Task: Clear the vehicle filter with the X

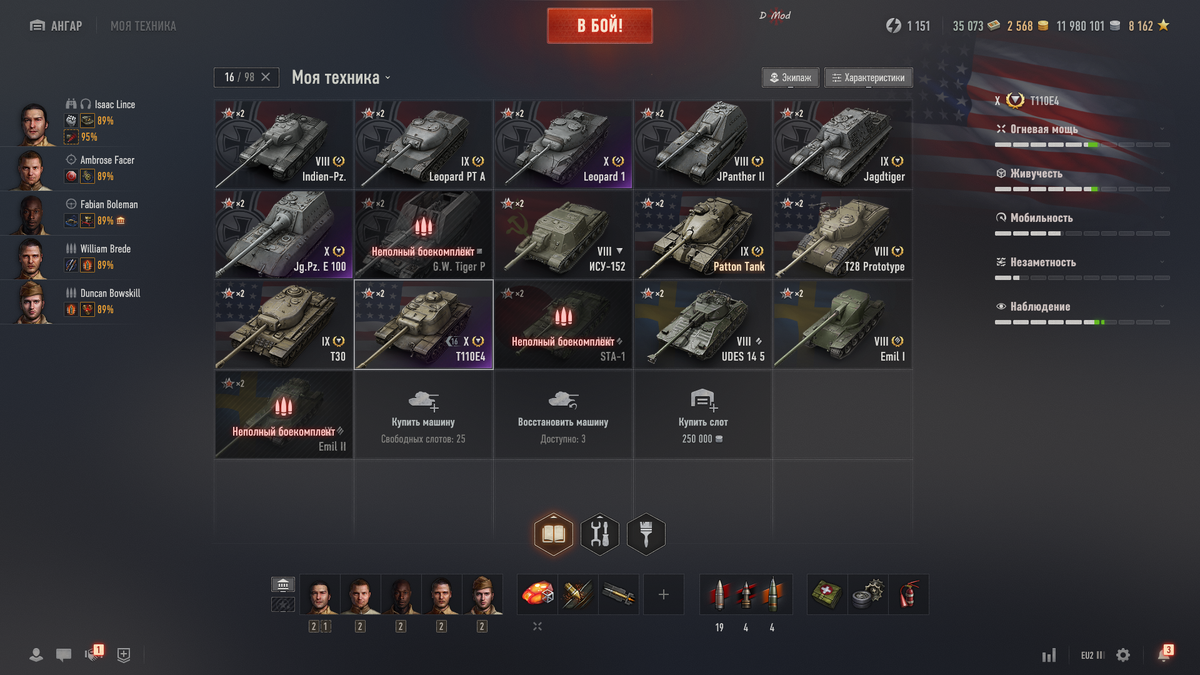Action: pyautogui.click(x=265, y=78)
